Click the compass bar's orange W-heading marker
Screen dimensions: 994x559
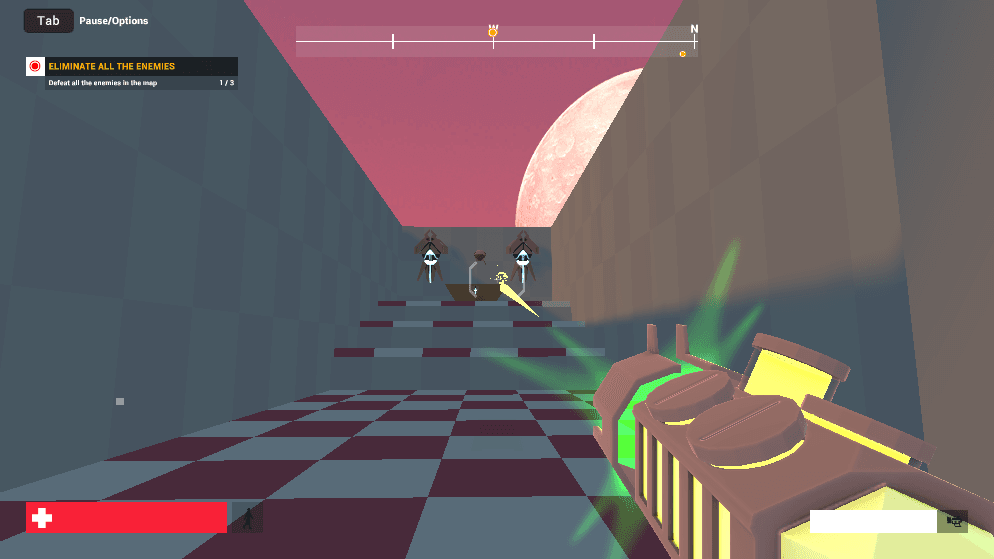pos(493,33)
